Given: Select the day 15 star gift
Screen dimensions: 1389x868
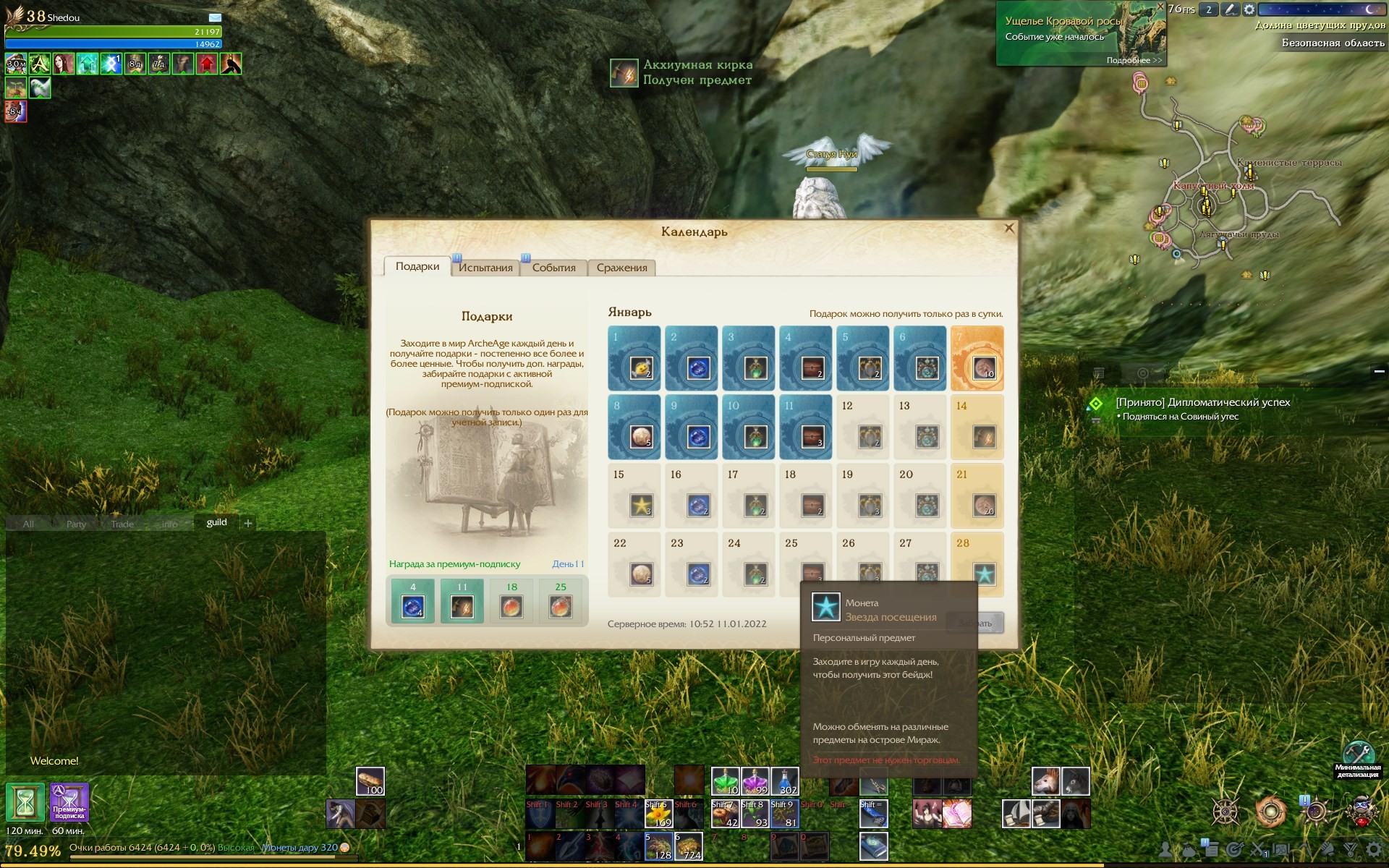Looking at the screenshot, I should (x=634, y=495).
